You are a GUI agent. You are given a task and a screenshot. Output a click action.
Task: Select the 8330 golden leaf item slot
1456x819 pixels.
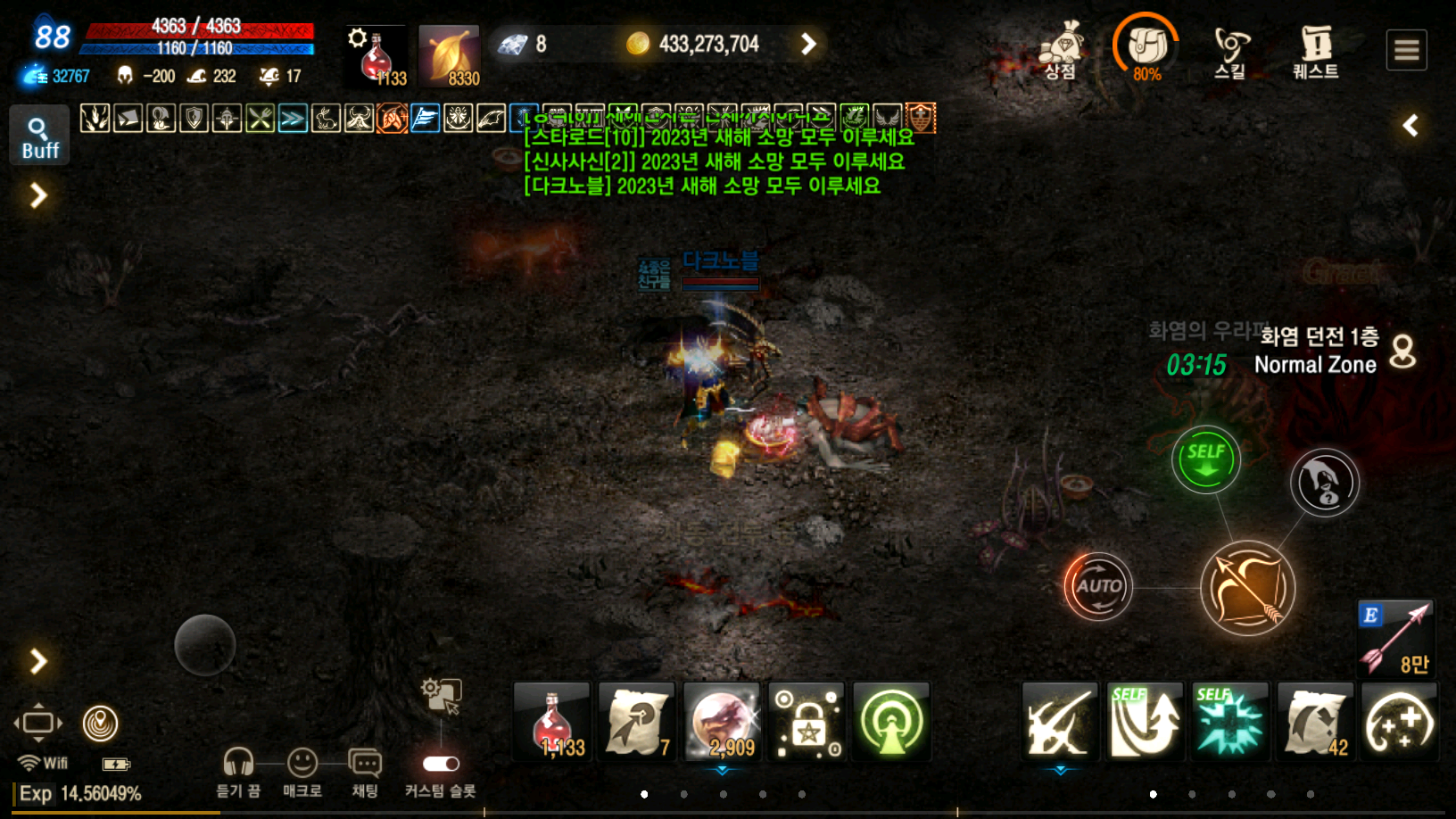pyautogui.click(x=450, y=56)
